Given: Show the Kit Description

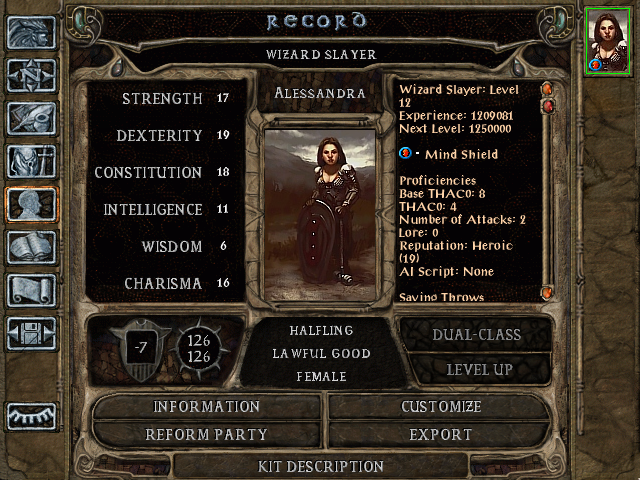Looking at the screenshot, I should coord(320,466).
